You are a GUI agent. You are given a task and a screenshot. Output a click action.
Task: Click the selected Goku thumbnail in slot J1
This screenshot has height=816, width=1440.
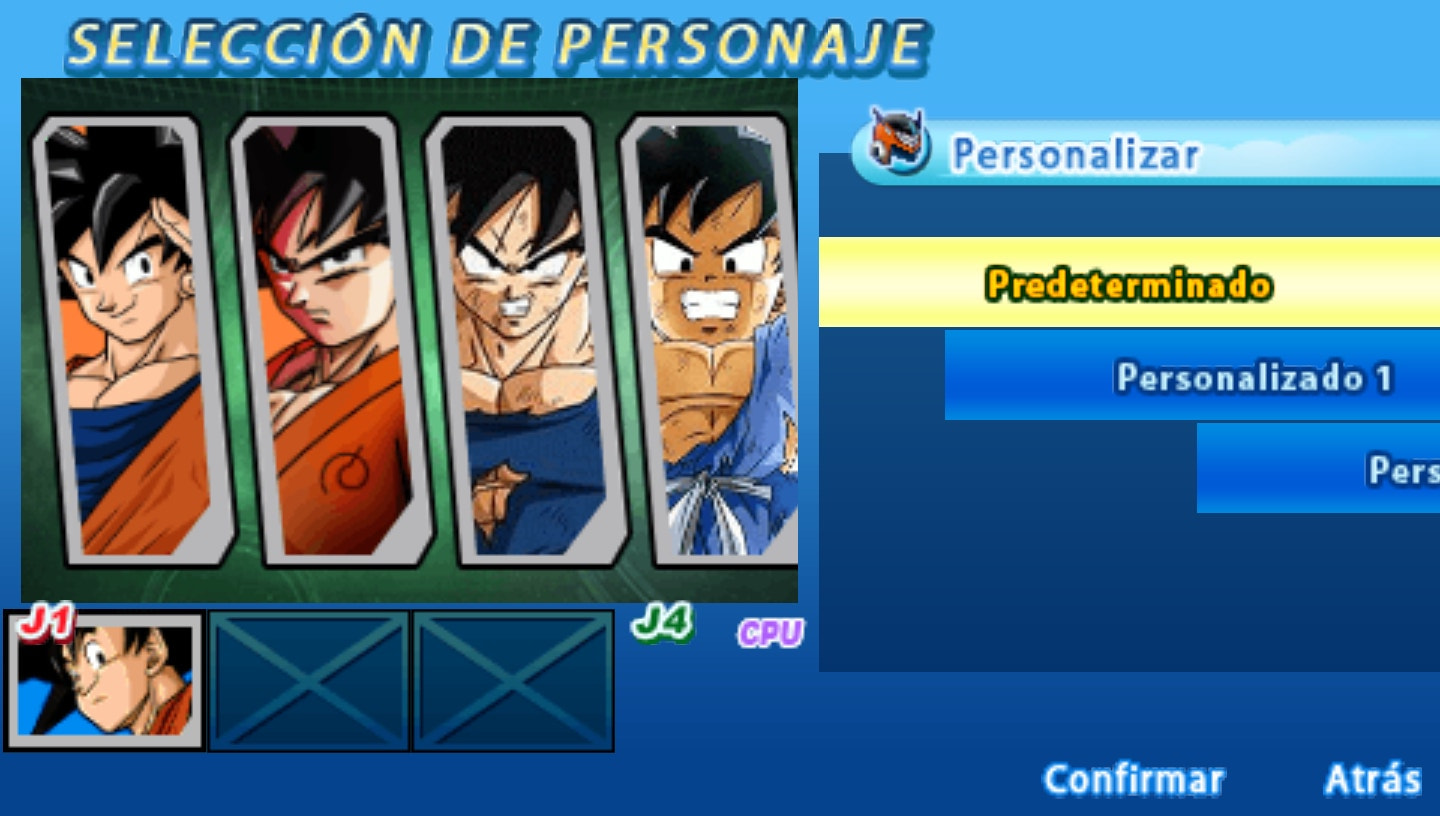105,685
